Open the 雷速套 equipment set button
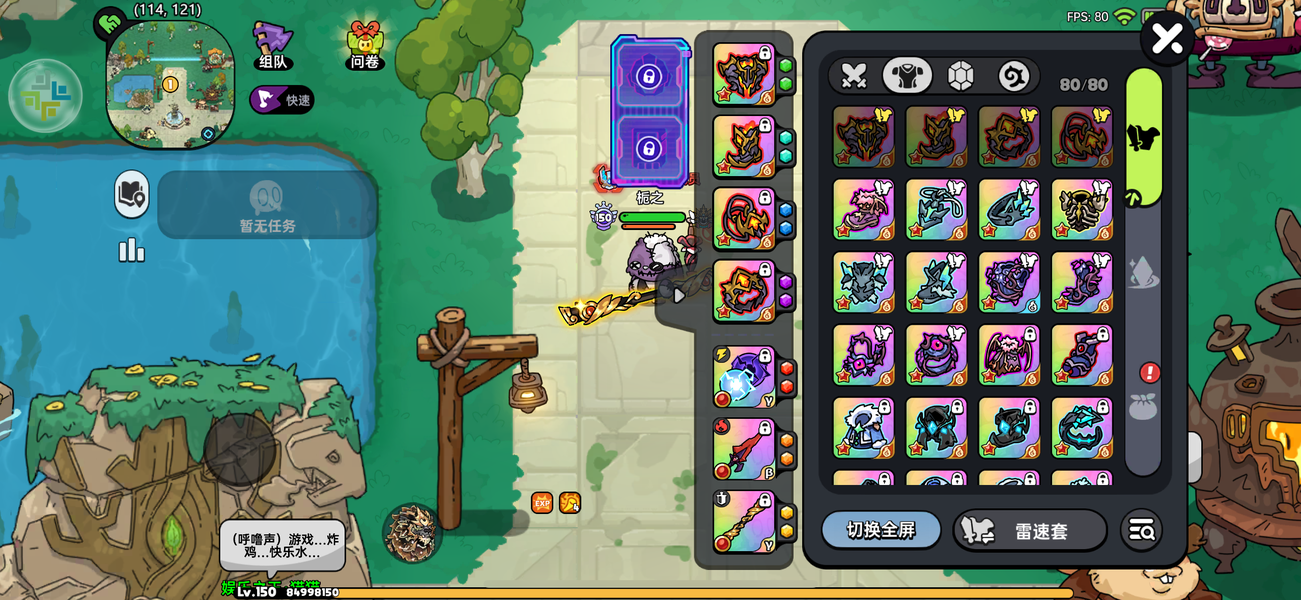This screenshot has width=1301, height=600. [1029, 531]
